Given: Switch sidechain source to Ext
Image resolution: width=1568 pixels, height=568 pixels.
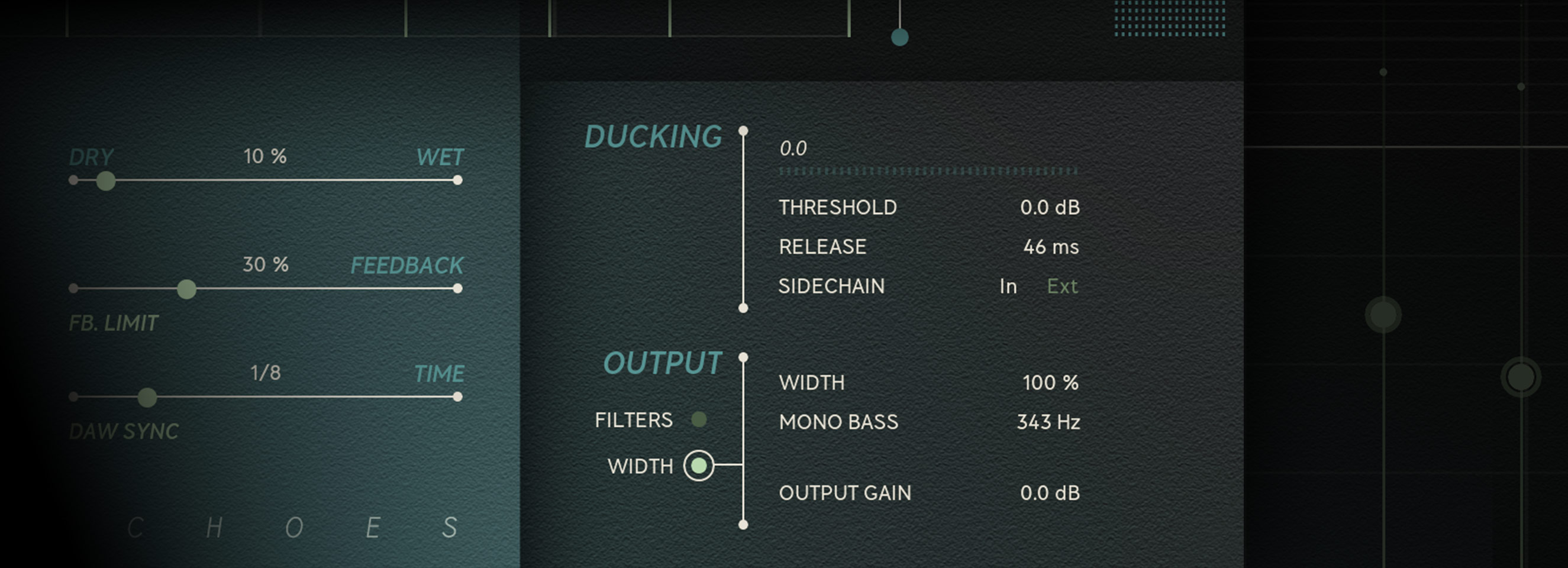Looking at the screenshot, I should (1062, 287).
